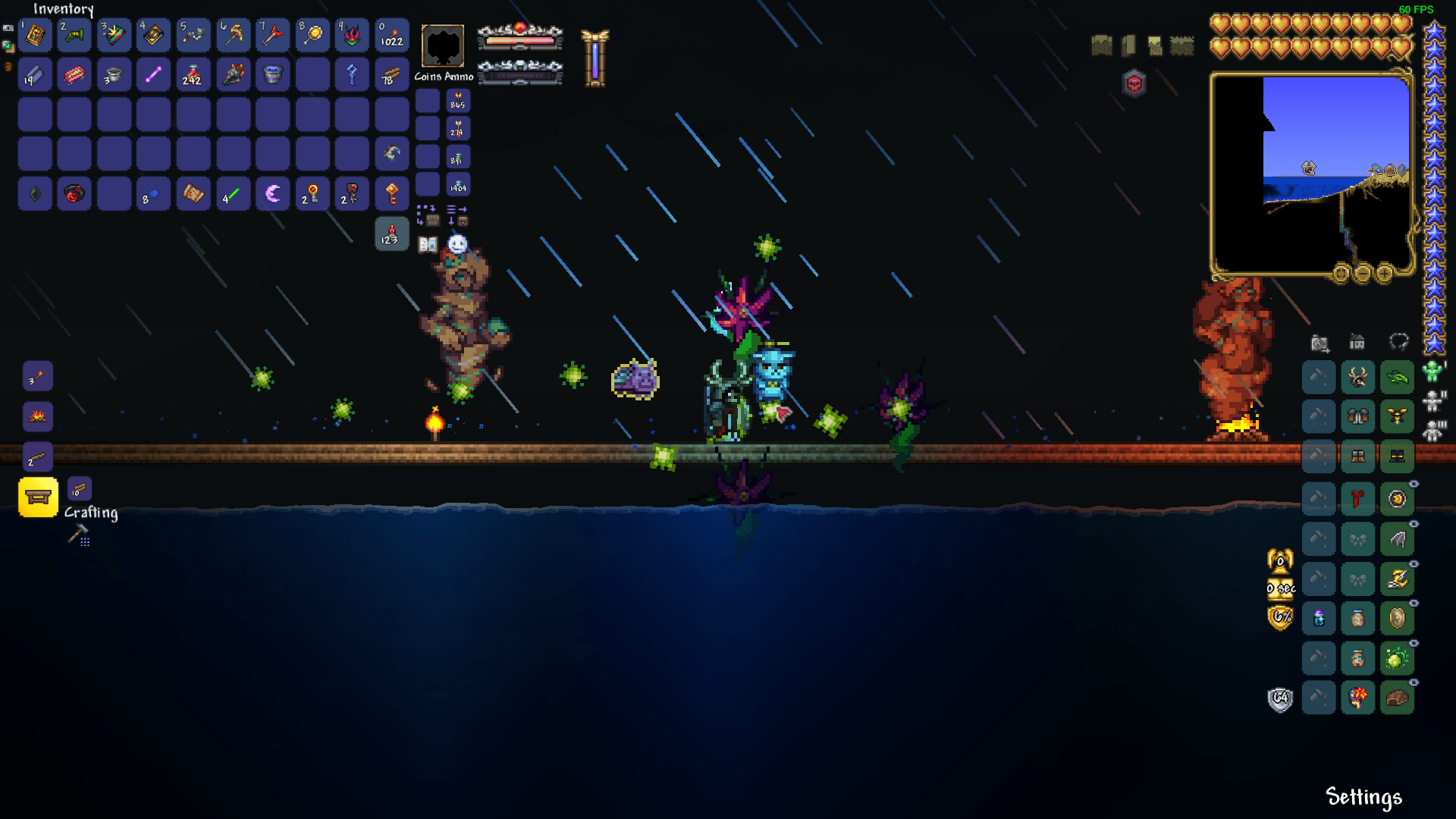Click the camera mode icon above the equipment slots
This screenshot has height=819, width=1456.
1319,343
